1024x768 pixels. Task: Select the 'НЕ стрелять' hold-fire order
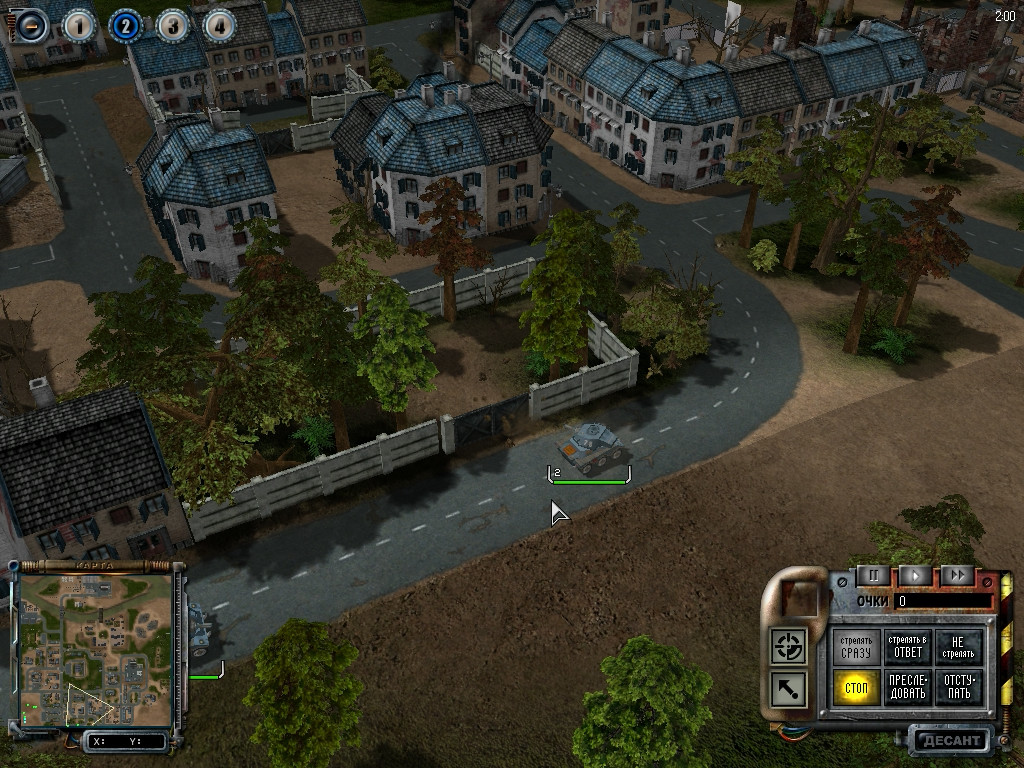(959, 647)
